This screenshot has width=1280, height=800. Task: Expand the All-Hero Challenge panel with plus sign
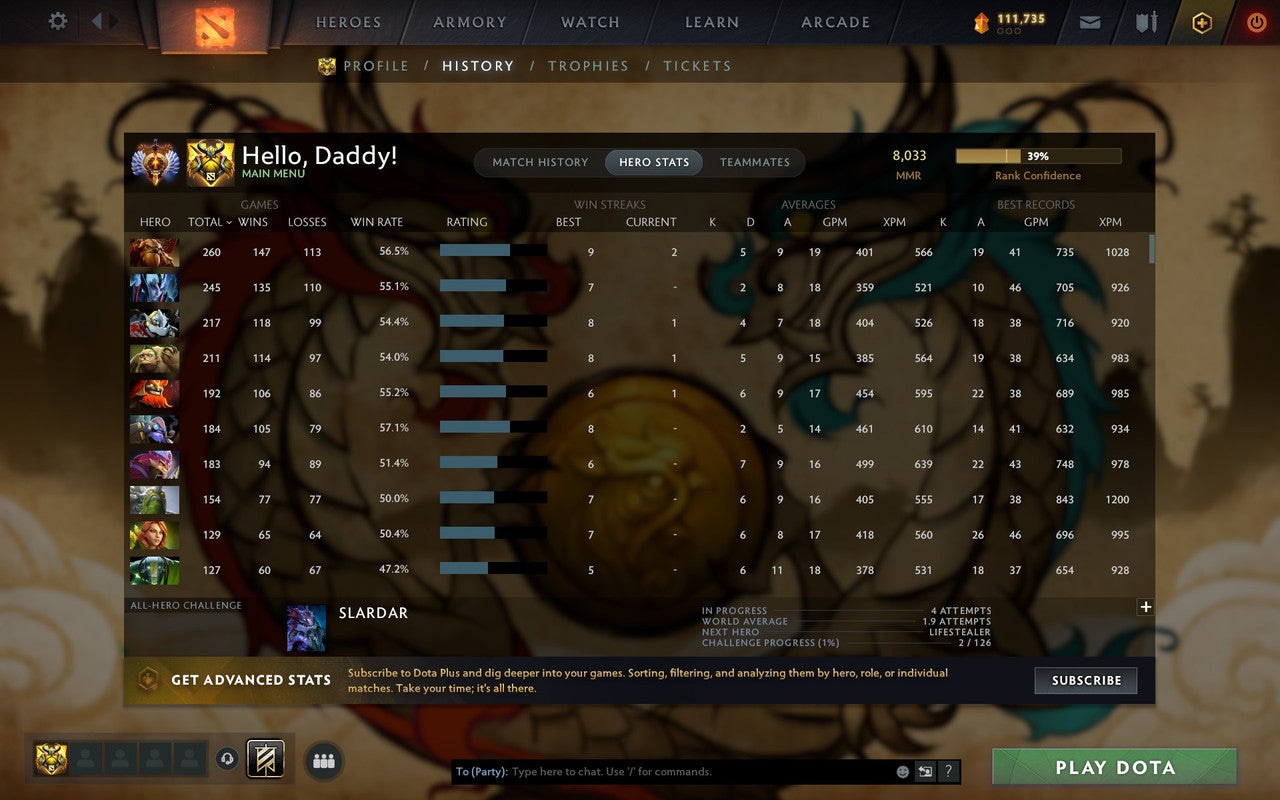point(1145,606)
